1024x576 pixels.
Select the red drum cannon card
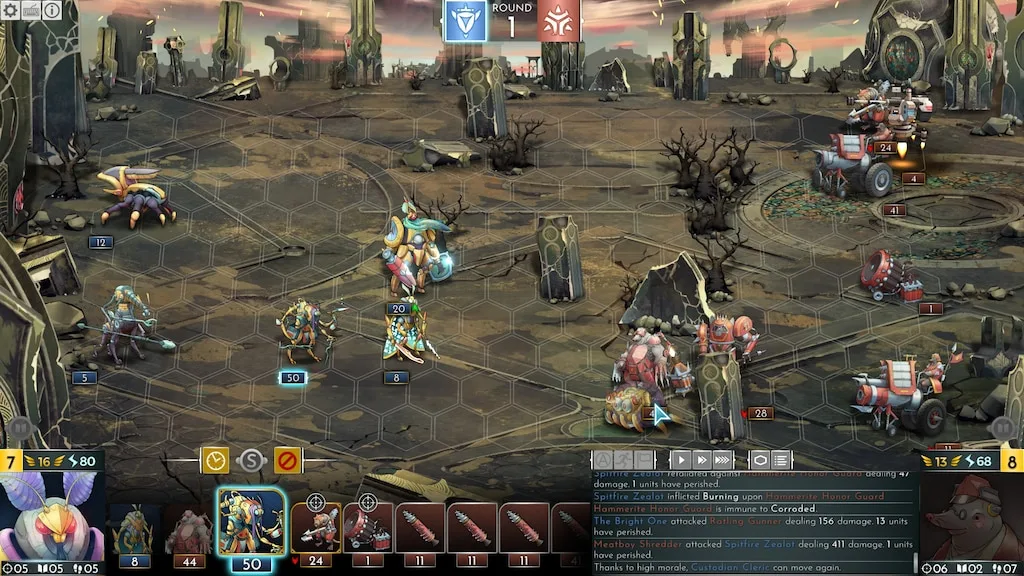click(367, 532)
